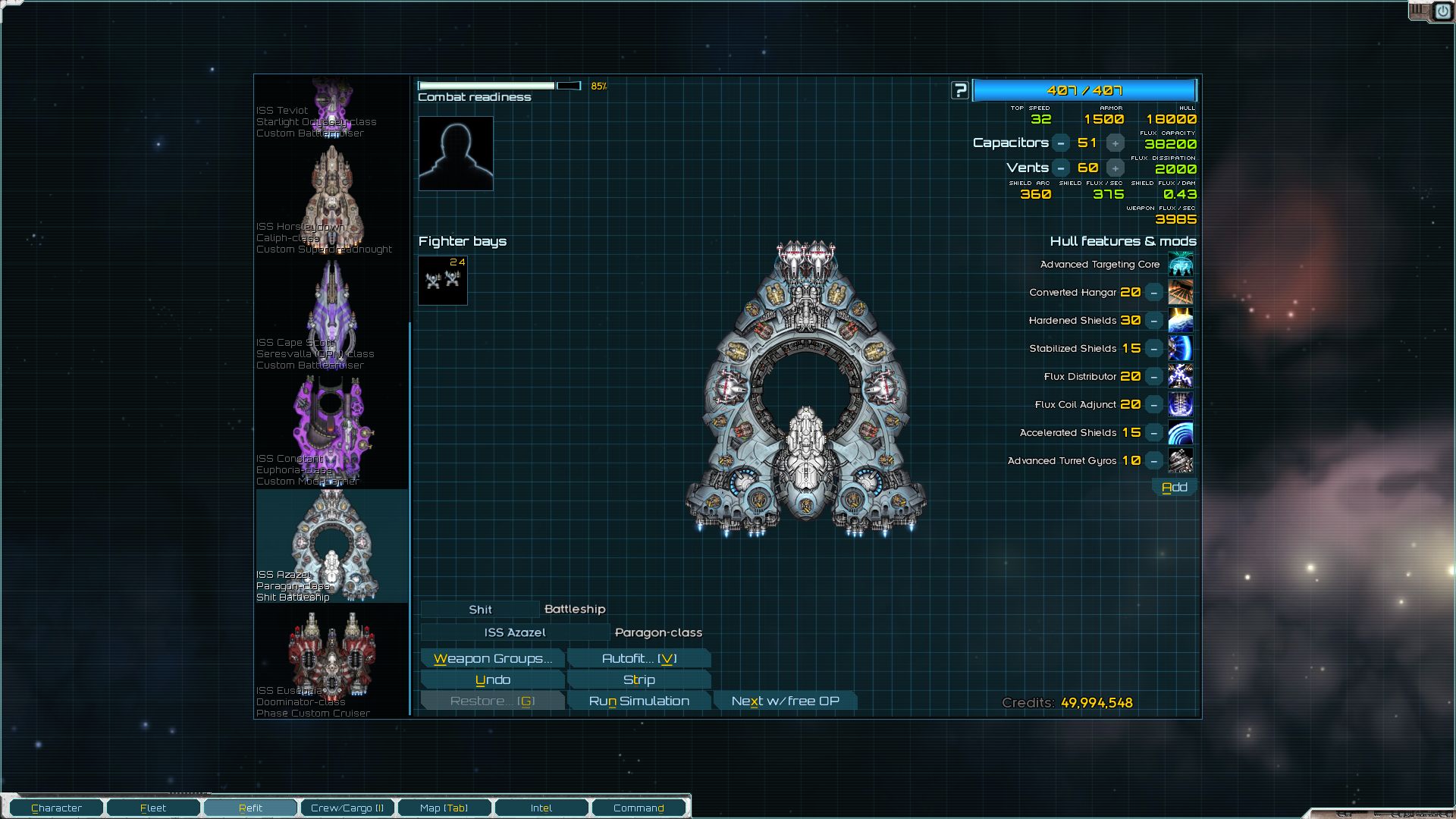Open the Command tab
Screen dimensions: 1456x819
pyautogui.click(x=639, y=808)
